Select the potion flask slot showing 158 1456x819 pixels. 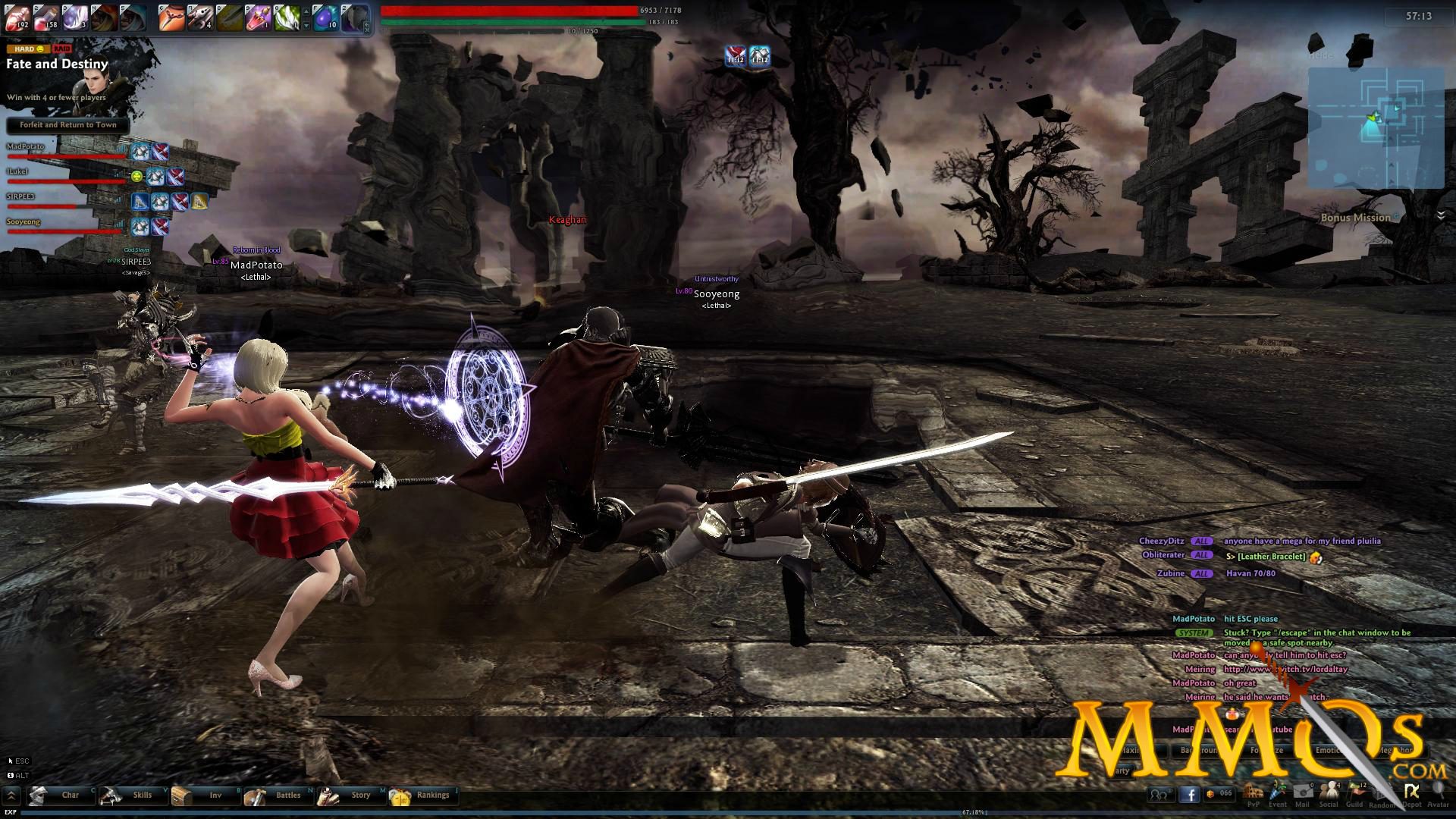tap(45, 17)
